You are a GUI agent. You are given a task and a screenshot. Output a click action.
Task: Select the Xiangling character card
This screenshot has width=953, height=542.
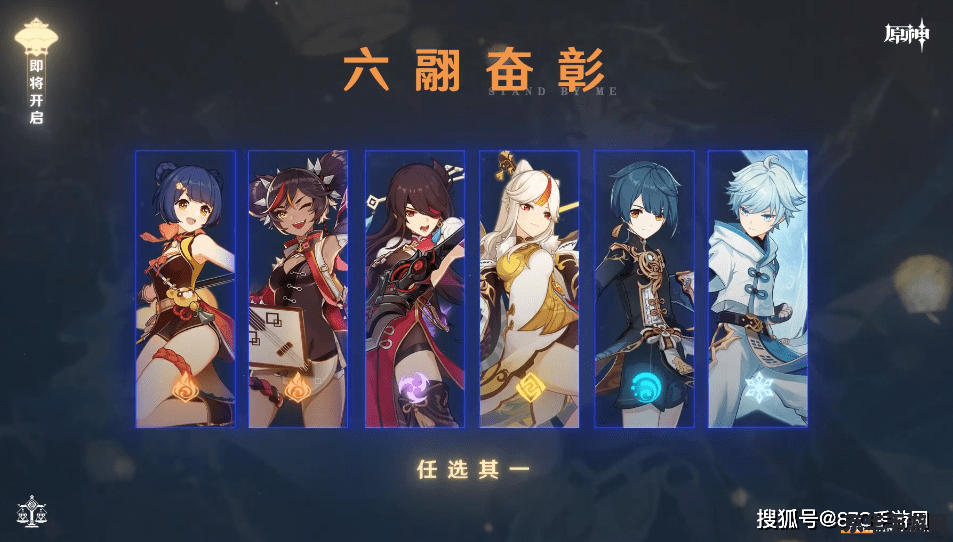(x=186, y=289)
